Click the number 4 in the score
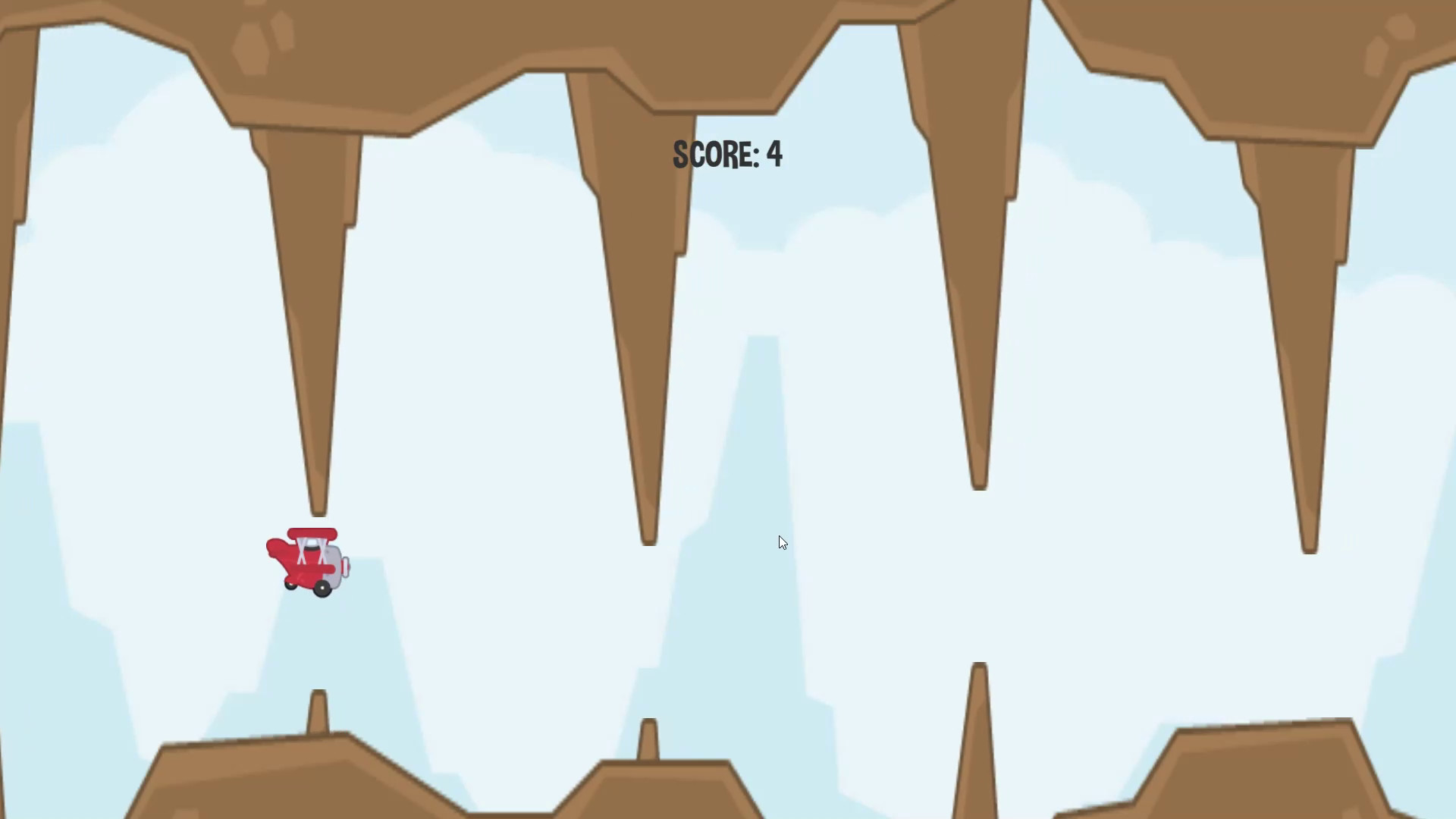 (x=775, y=154)
